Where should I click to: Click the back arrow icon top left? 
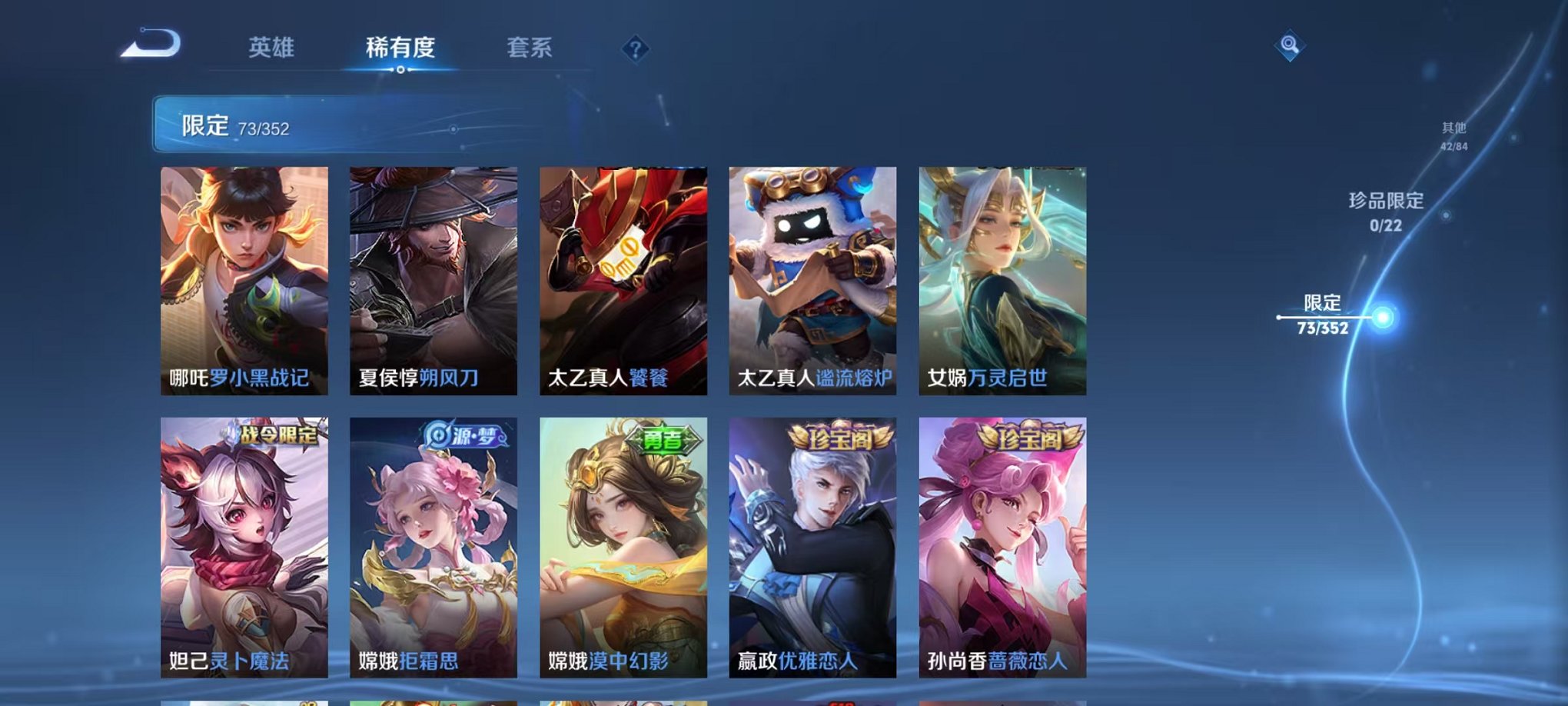click(x=151, y=46)
